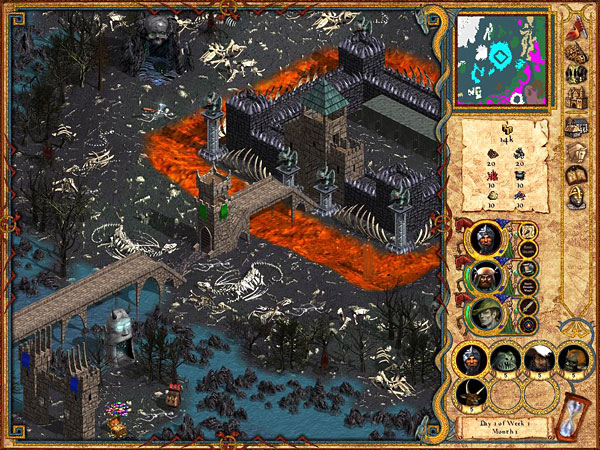Click the sword icon beside the archer
Screen dimensions: 600x450
click(527, 305)
